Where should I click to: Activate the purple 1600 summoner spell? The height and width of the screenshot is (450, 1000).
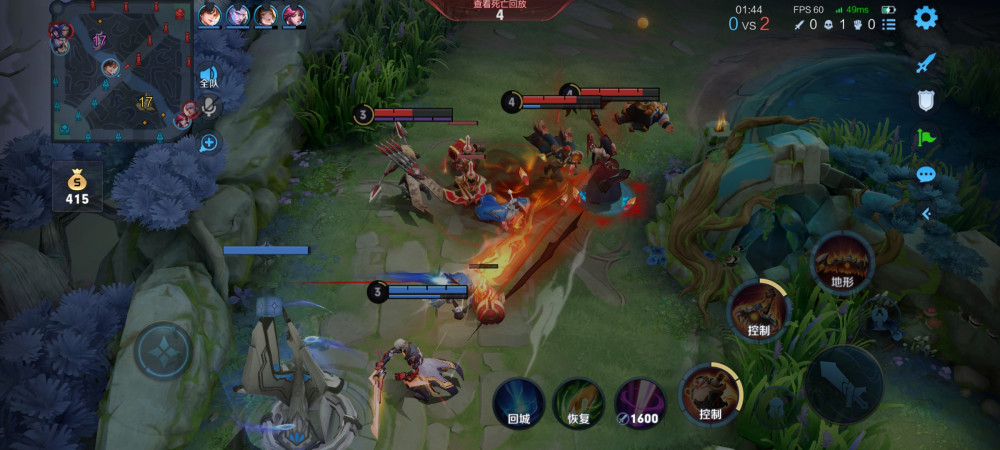[639, 403]
